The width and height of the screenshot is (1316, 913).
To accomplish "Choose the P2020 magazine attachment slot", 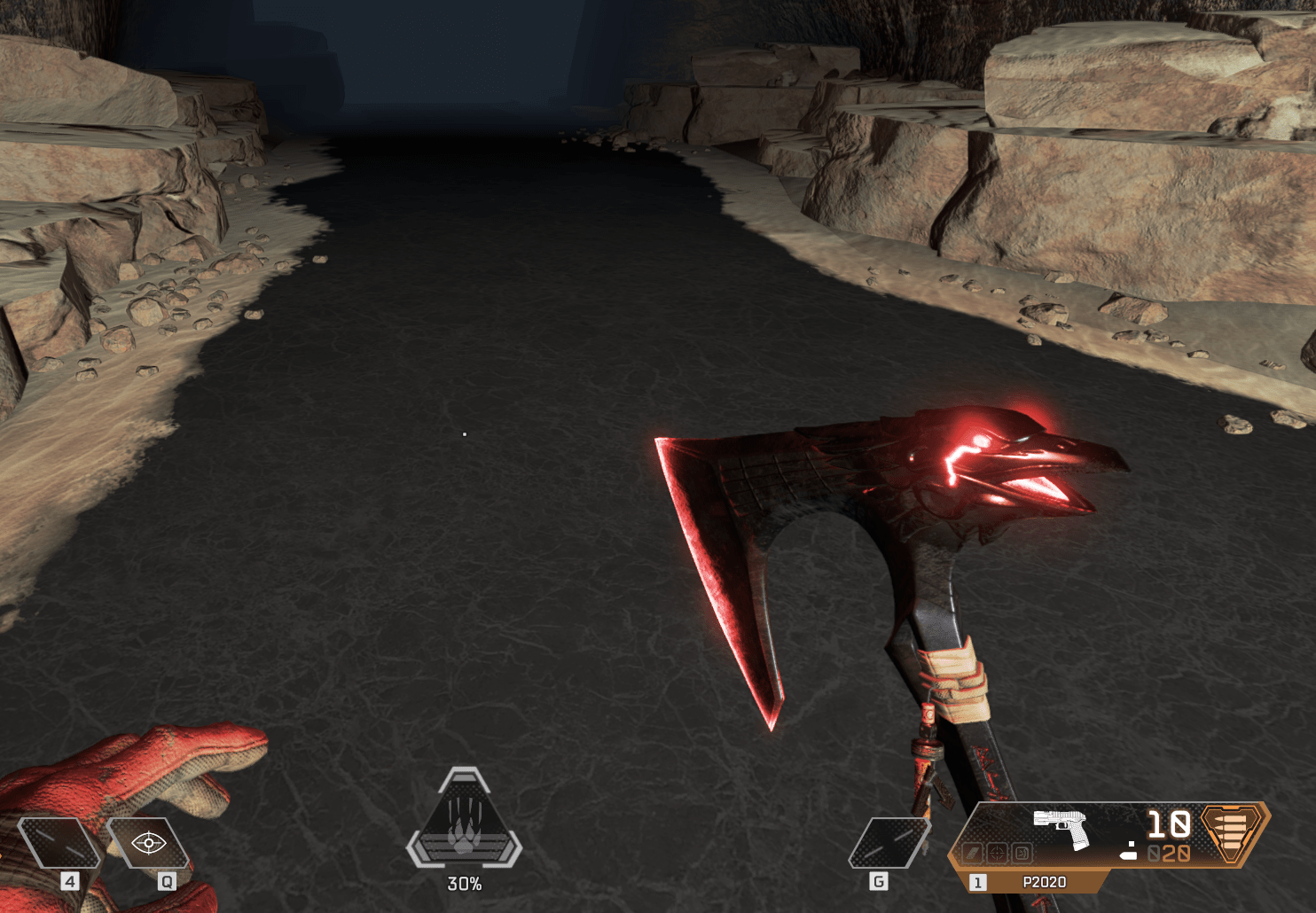I will coord(973,854).
